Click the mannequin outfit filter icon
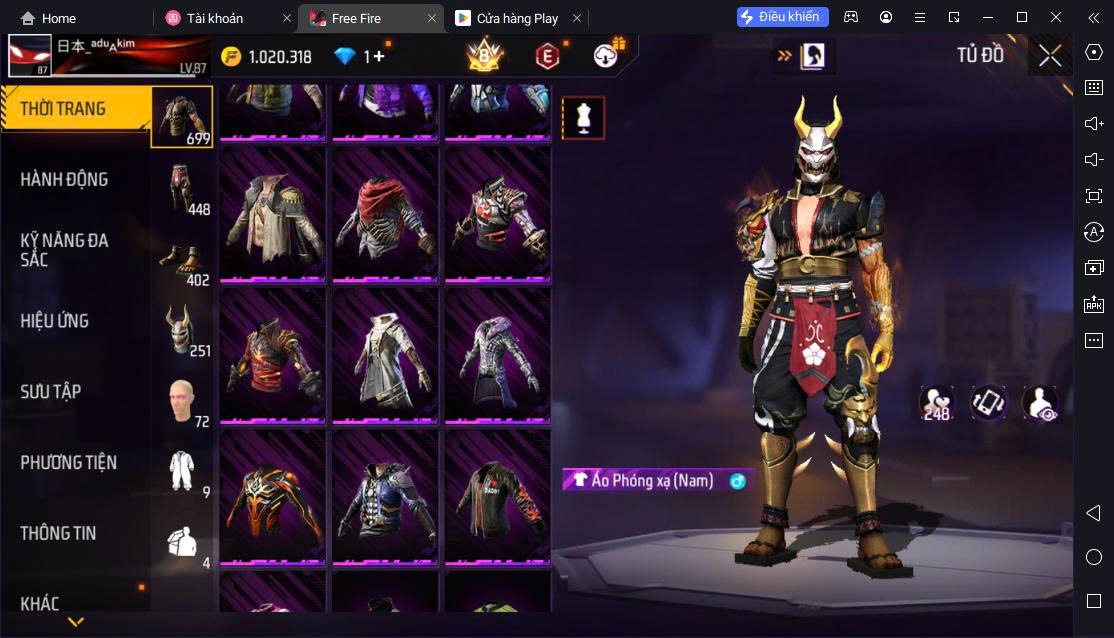This screenshot has height=638, width=1114. coord(583,118)
